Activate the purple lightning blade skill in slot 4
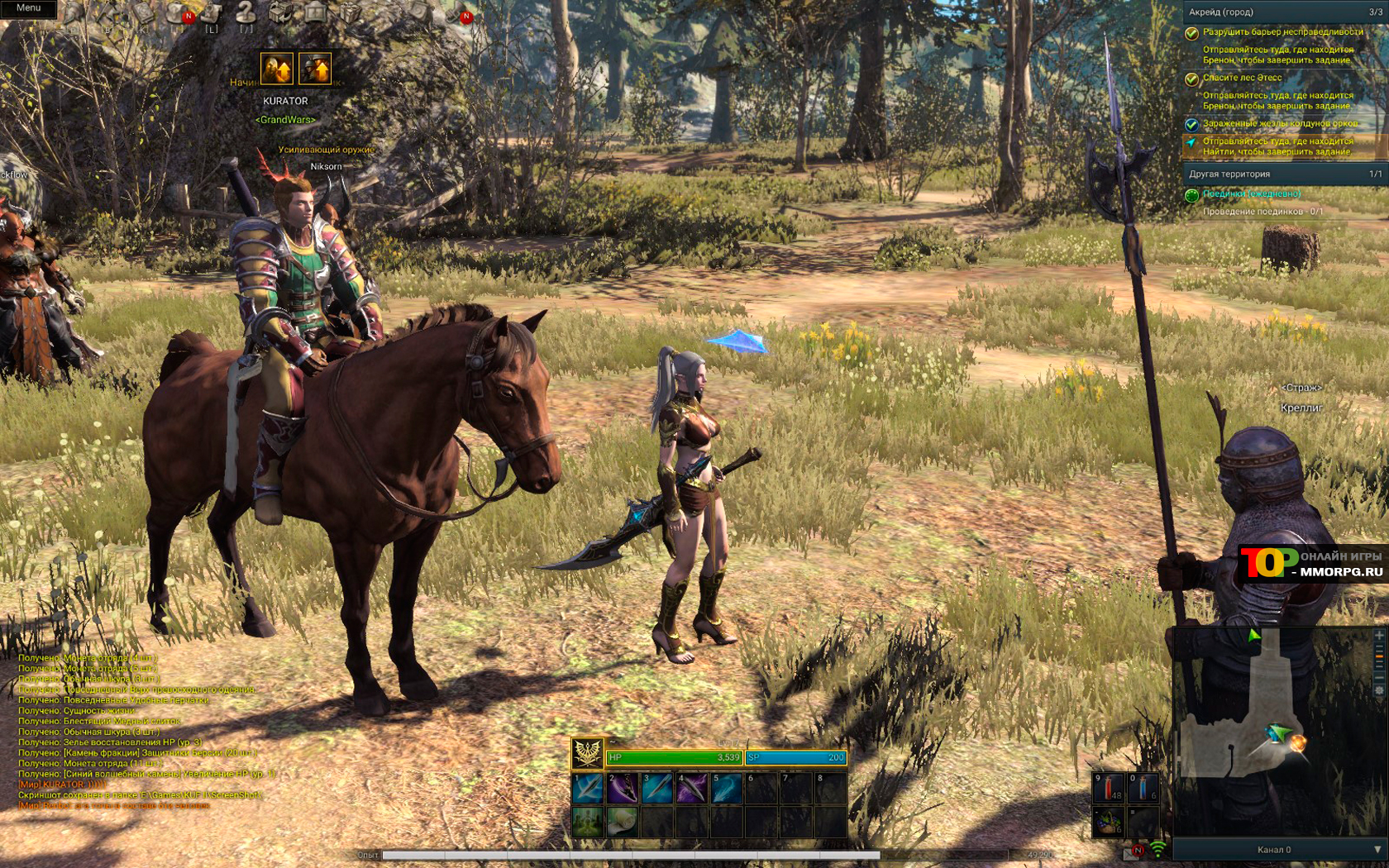Viewport: 1389px width, 868px height. click(692, 788)
